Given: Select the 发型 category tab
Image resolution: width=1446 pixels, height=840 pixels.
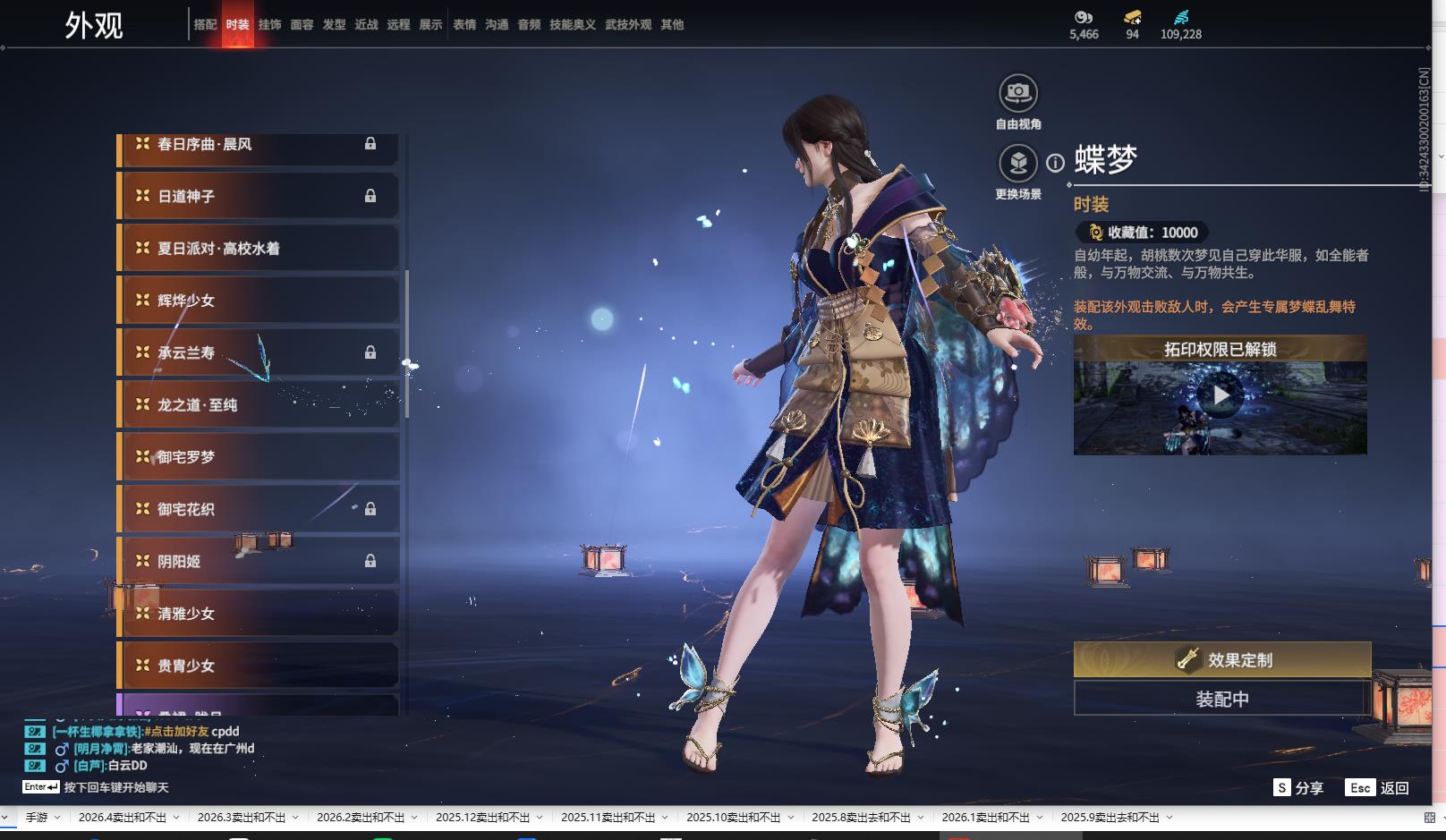Looking at the screenshot, I should pyautogui.click(x=334, y=25).
